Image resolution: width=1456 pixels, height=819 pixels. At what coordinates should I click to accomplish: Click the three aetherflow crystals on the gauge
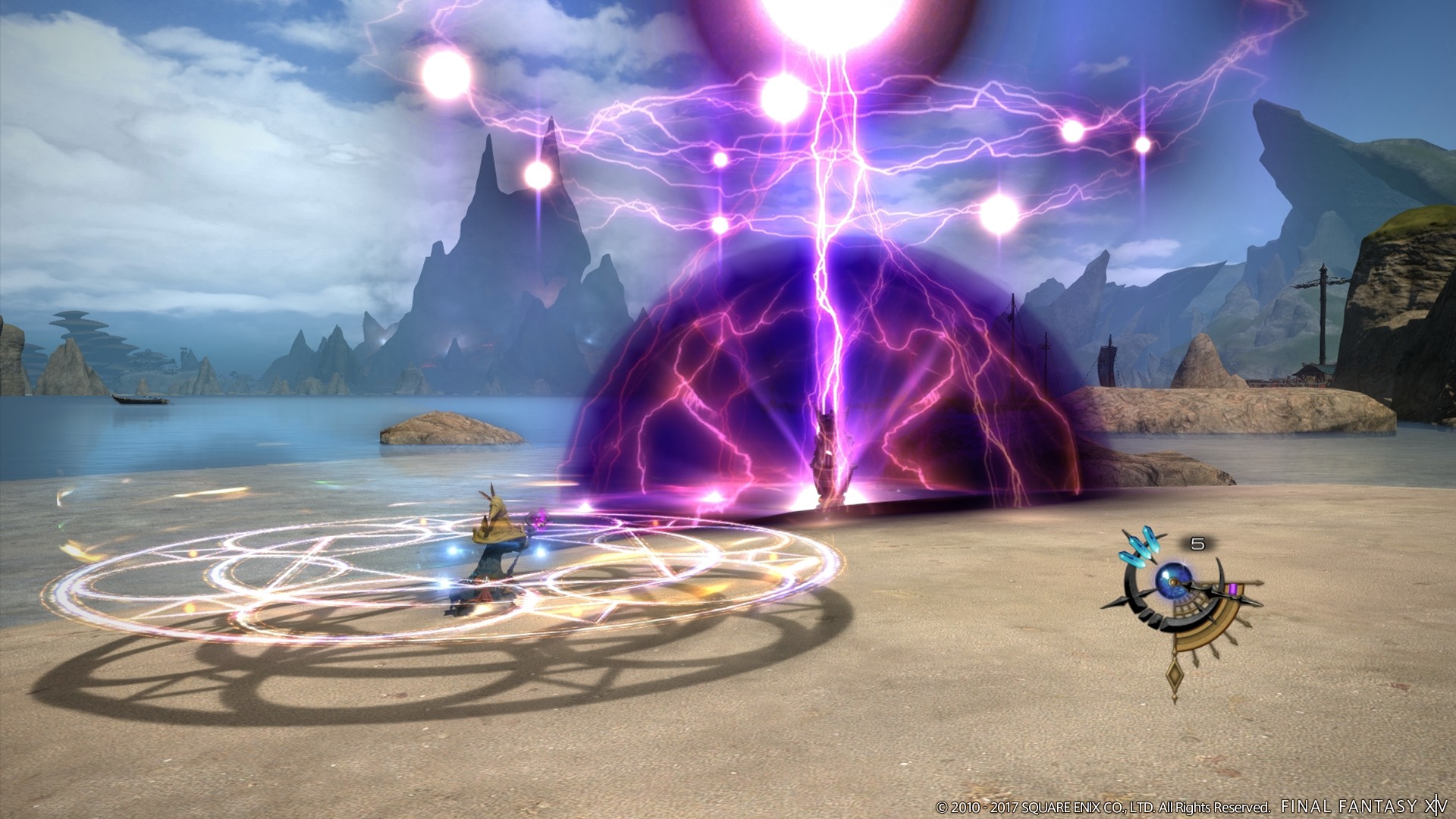pos(1139,548)
